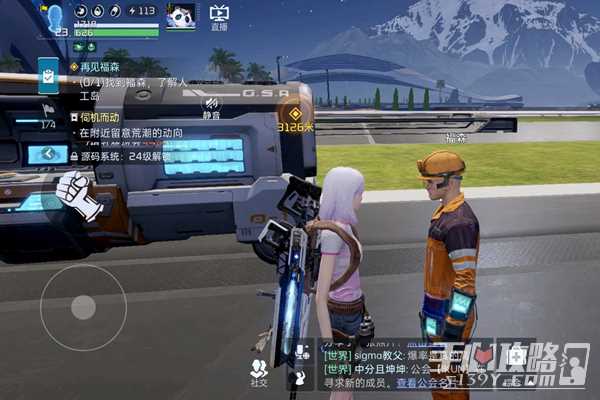Tap the fist melee attack icon

point(77,193)
